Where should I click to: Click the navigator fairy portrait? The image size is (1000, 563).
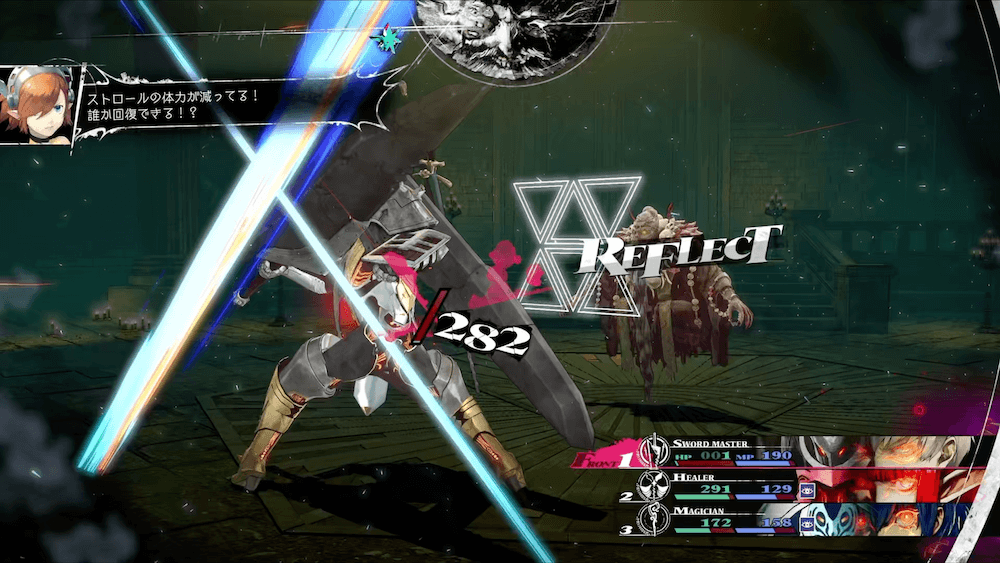[x=38, y=105]
